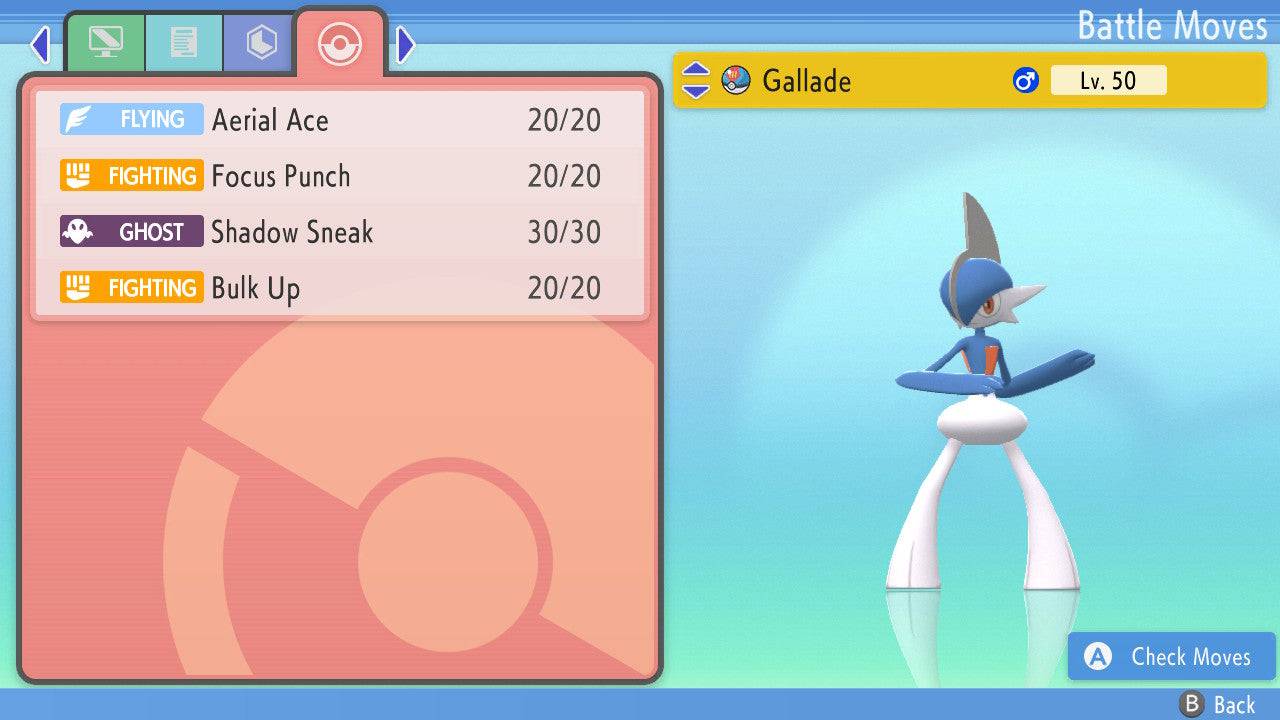This screenshot has width=1280, height=720.
Task: Click the left navigation arrow
Action: tap(40, 44)
